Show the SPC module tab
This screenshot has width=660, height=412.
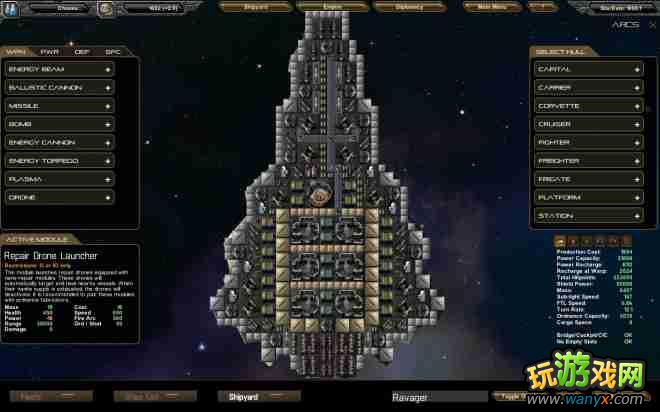click(113, 51)
